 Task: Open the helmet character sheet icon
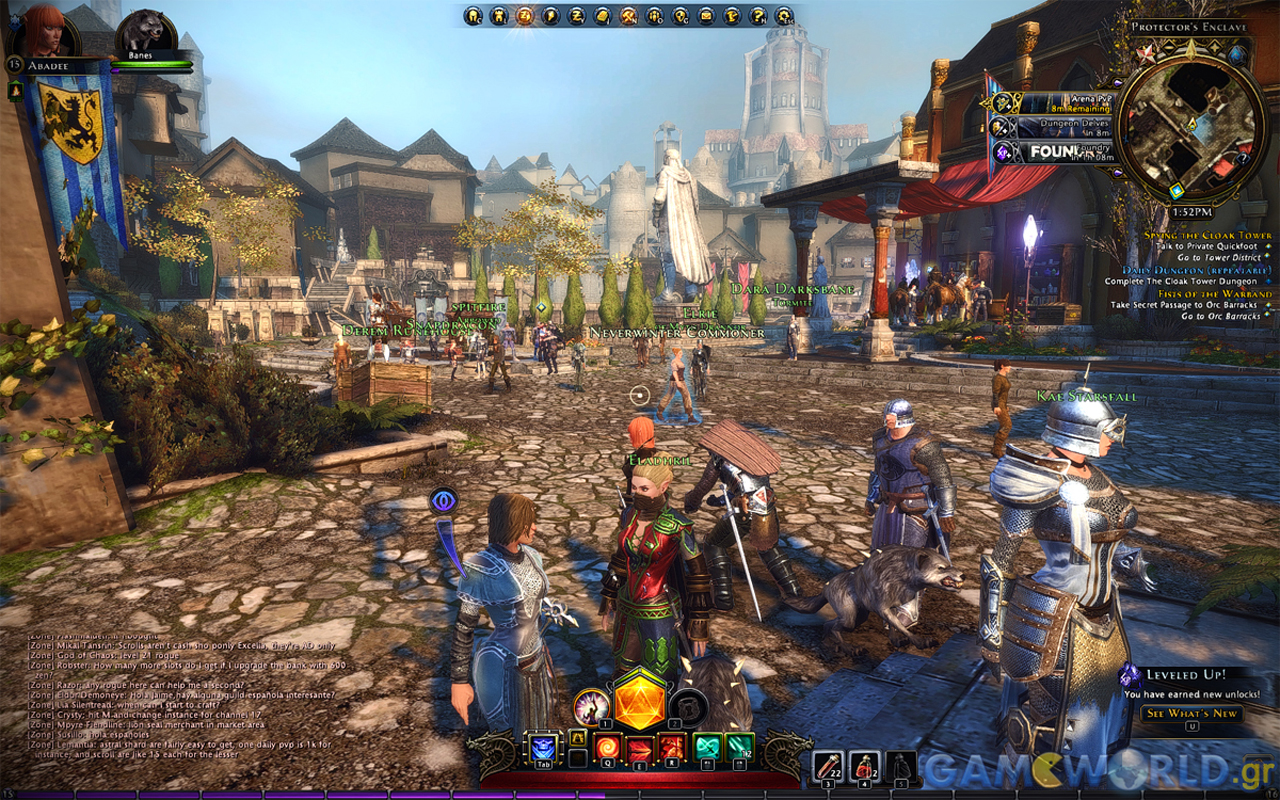coord(473,16)
